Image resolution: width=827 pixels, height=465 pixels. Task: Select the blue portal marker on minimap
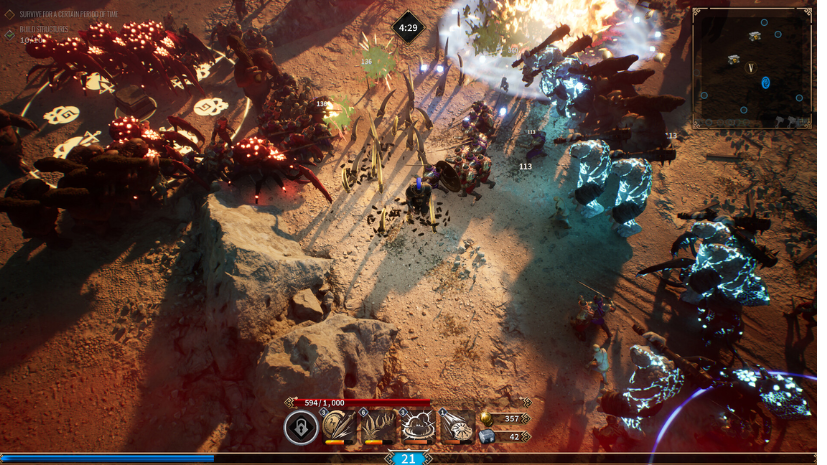(765, 82)
